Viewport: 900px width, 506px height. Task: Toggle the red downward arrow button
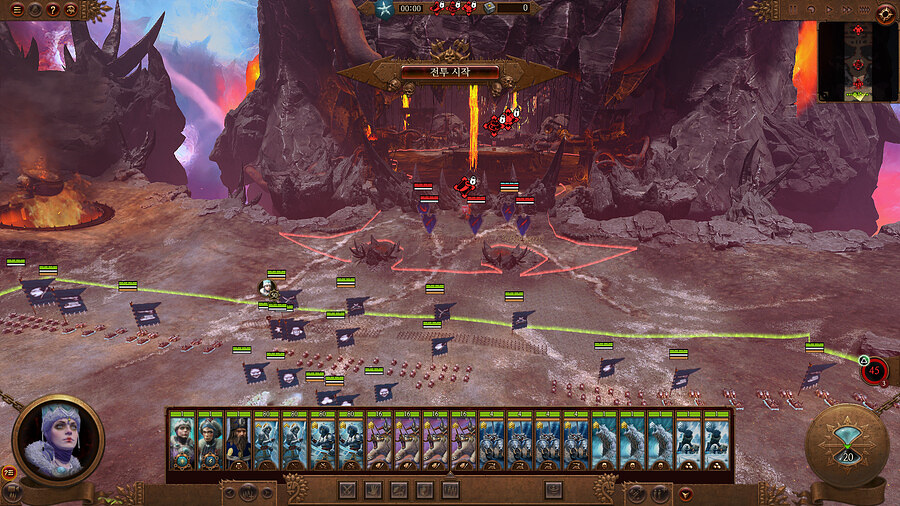pyautogui.click(x=685, y=492)
